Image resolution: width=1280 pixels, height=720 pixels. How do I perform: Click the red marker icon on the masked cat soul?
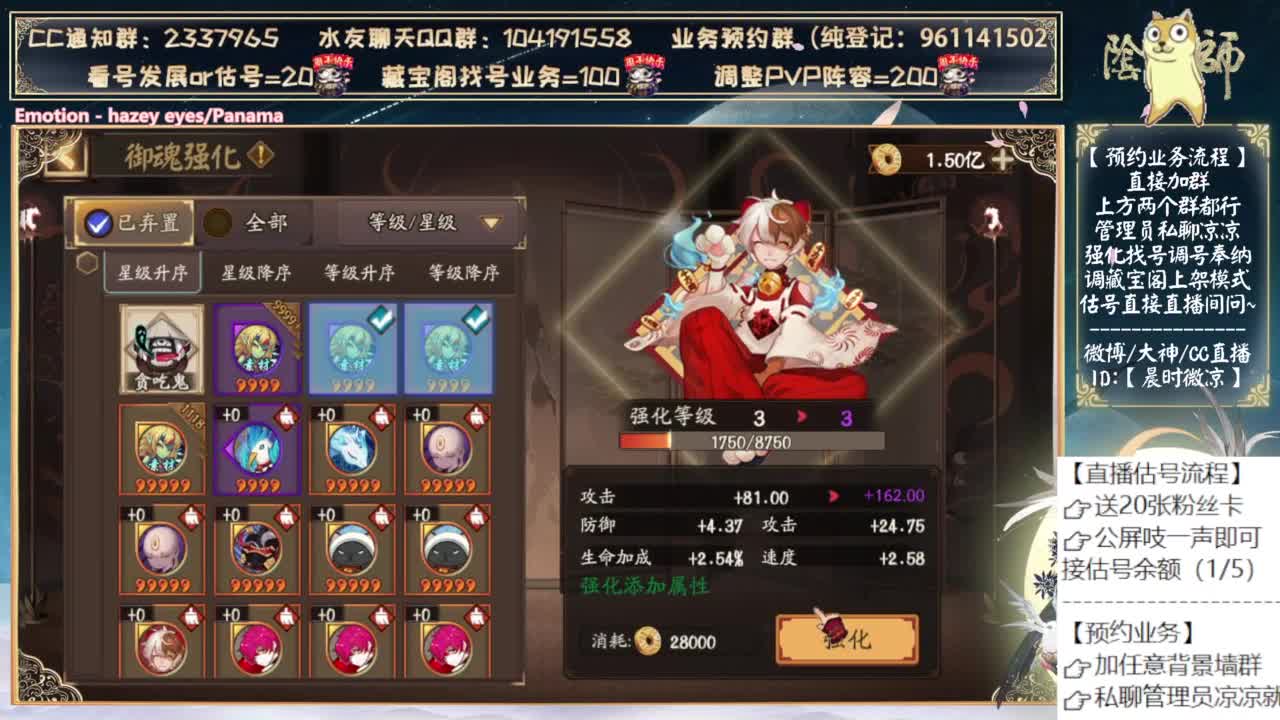[380, 516]
